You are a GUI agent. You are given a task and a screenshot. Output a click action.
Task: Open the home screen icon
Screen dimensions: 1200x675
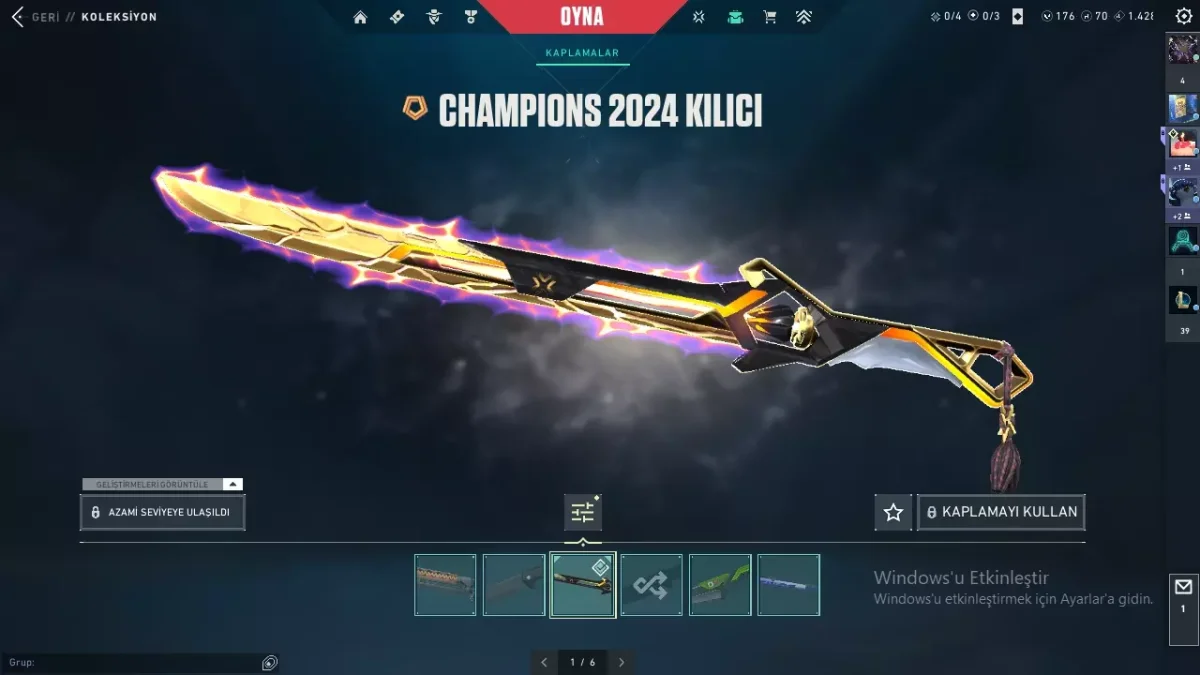[361, 17]
